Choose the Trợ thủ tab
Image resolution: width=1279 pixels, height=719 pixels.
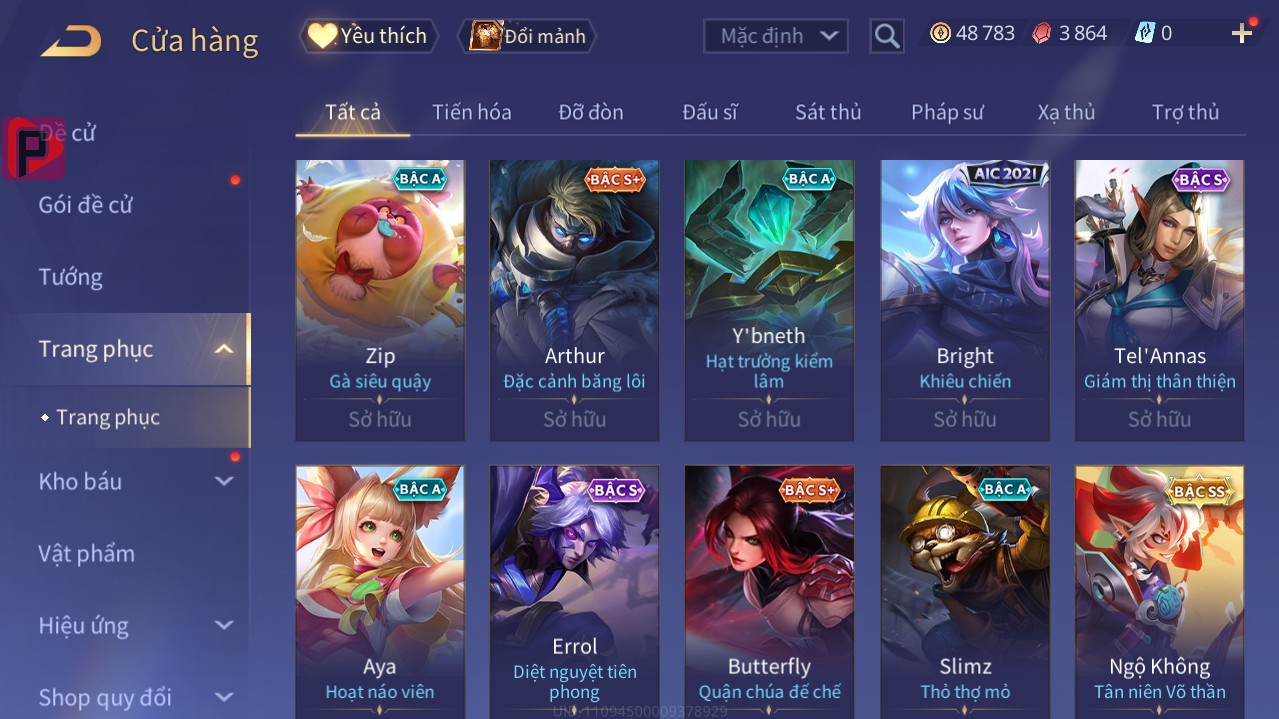[x=1185, y=112]
